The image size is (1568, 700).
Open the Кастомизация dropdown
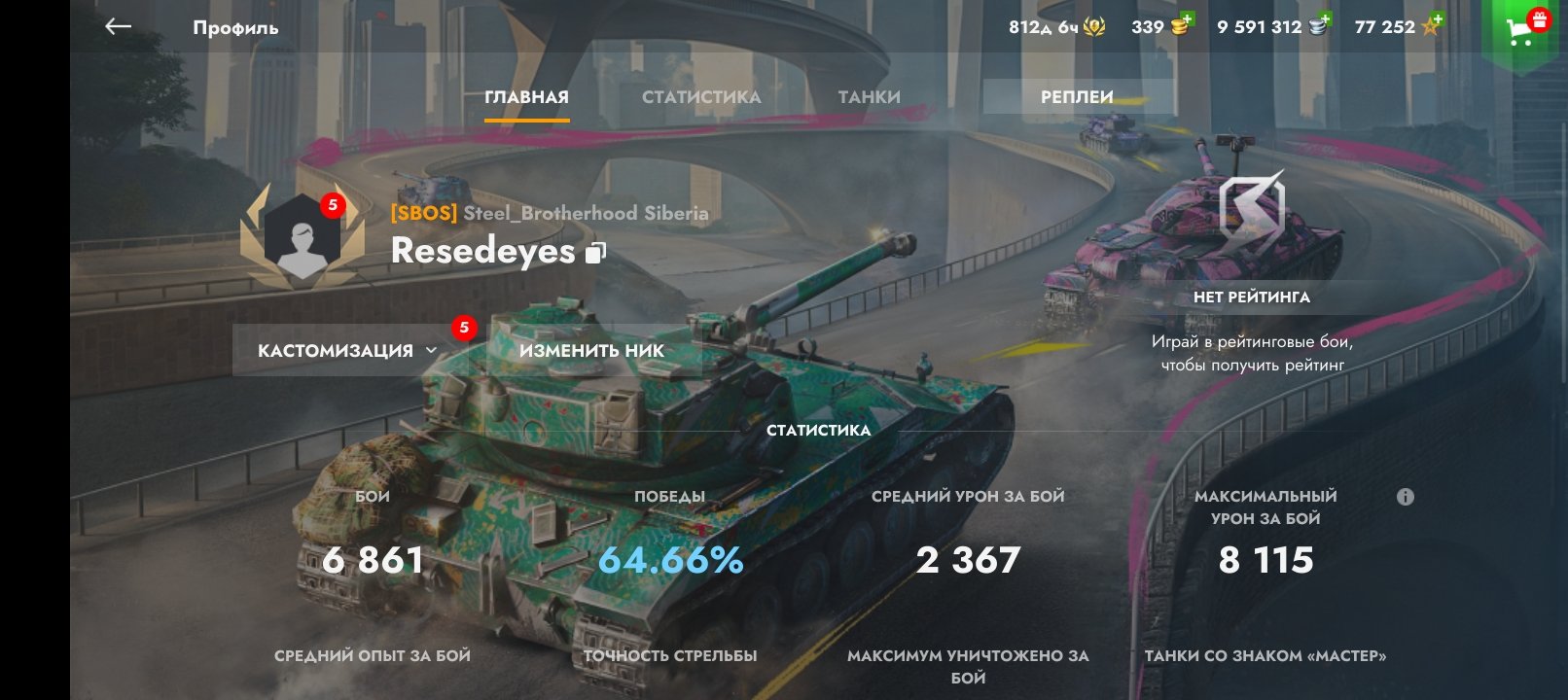click(347, 351)
